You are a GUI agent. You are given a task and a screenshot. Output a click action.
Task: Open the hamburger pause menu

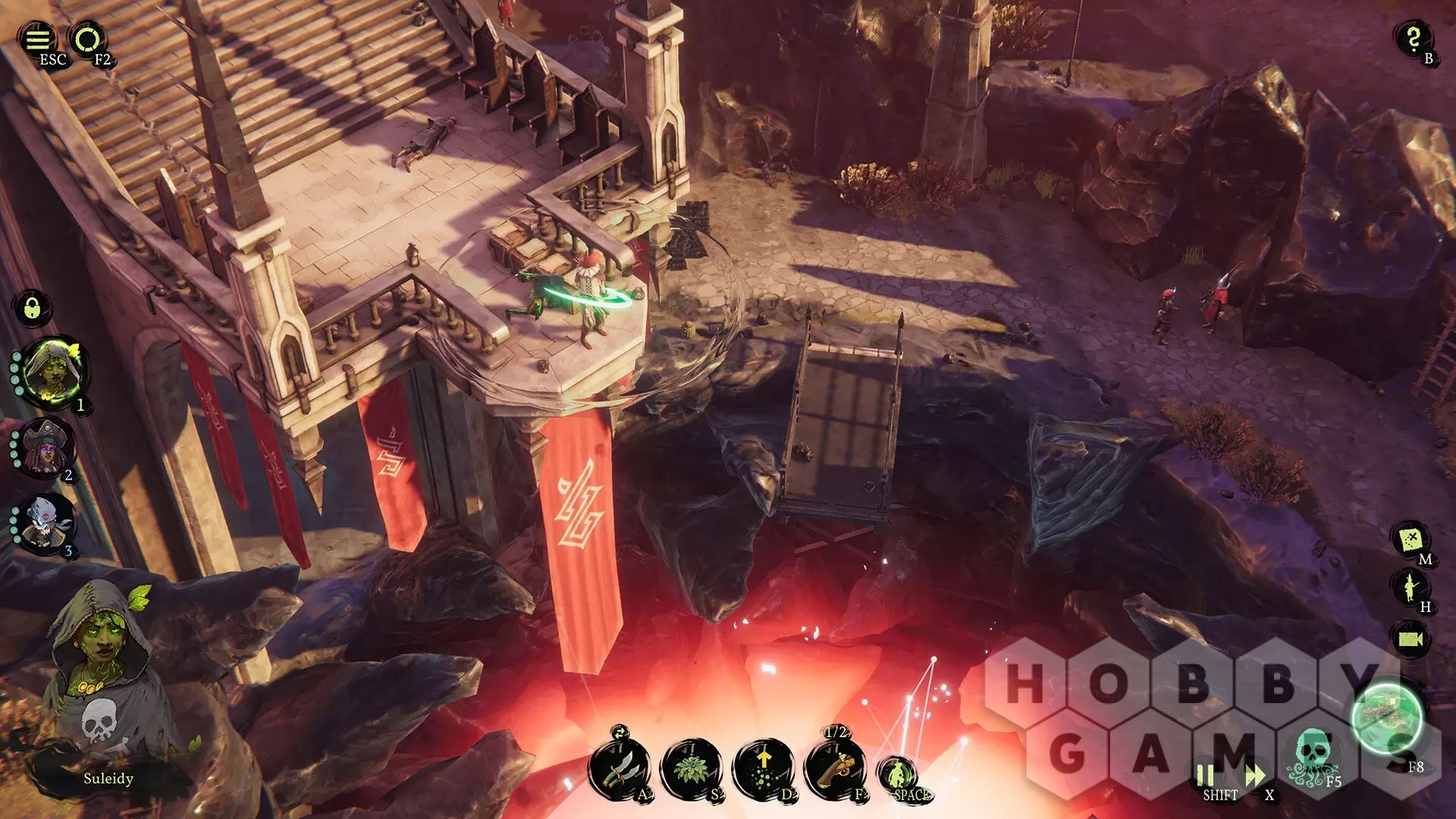click(38, 39)
